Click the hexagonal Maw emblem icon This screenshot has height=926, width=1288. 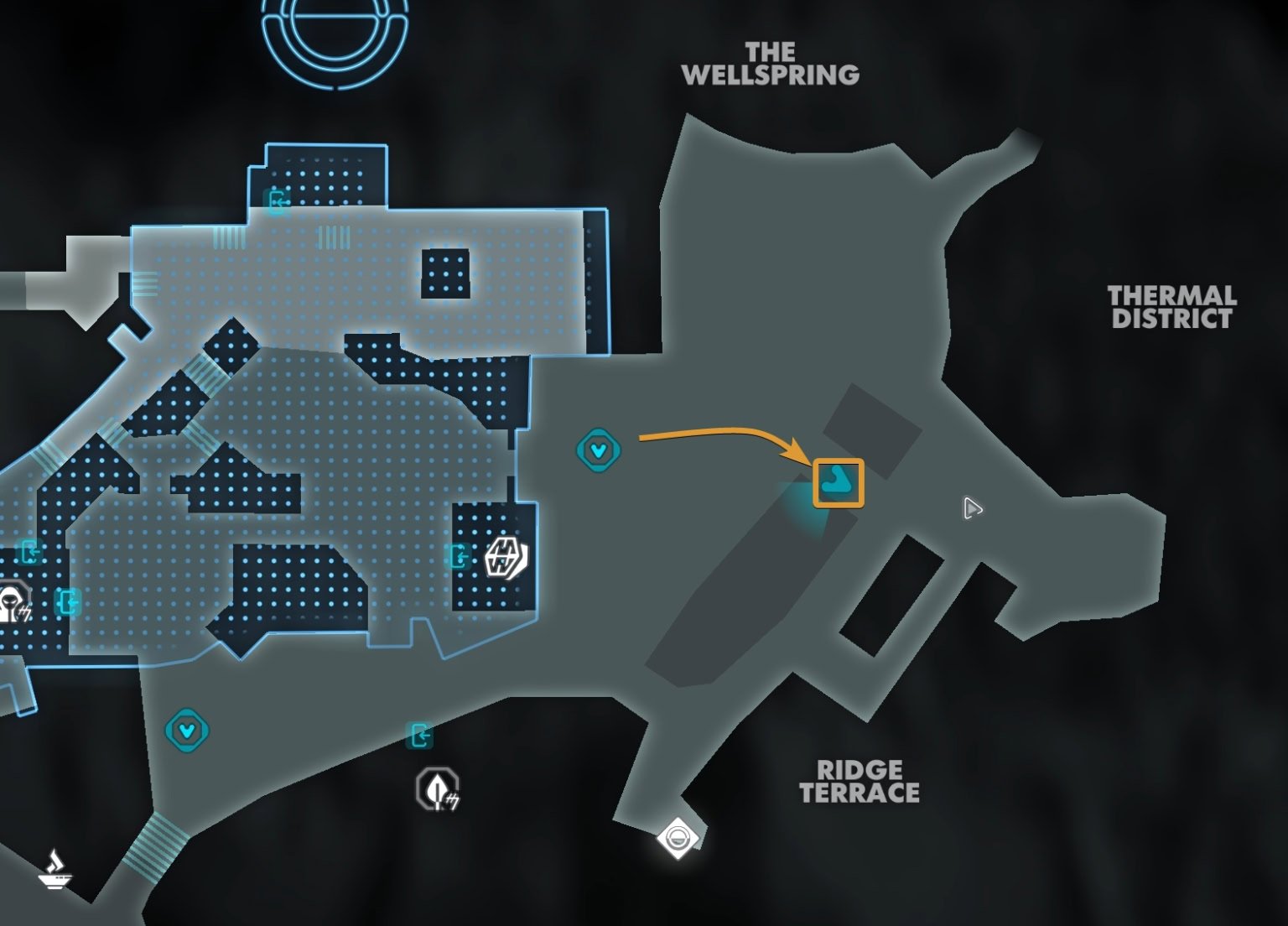505,557
